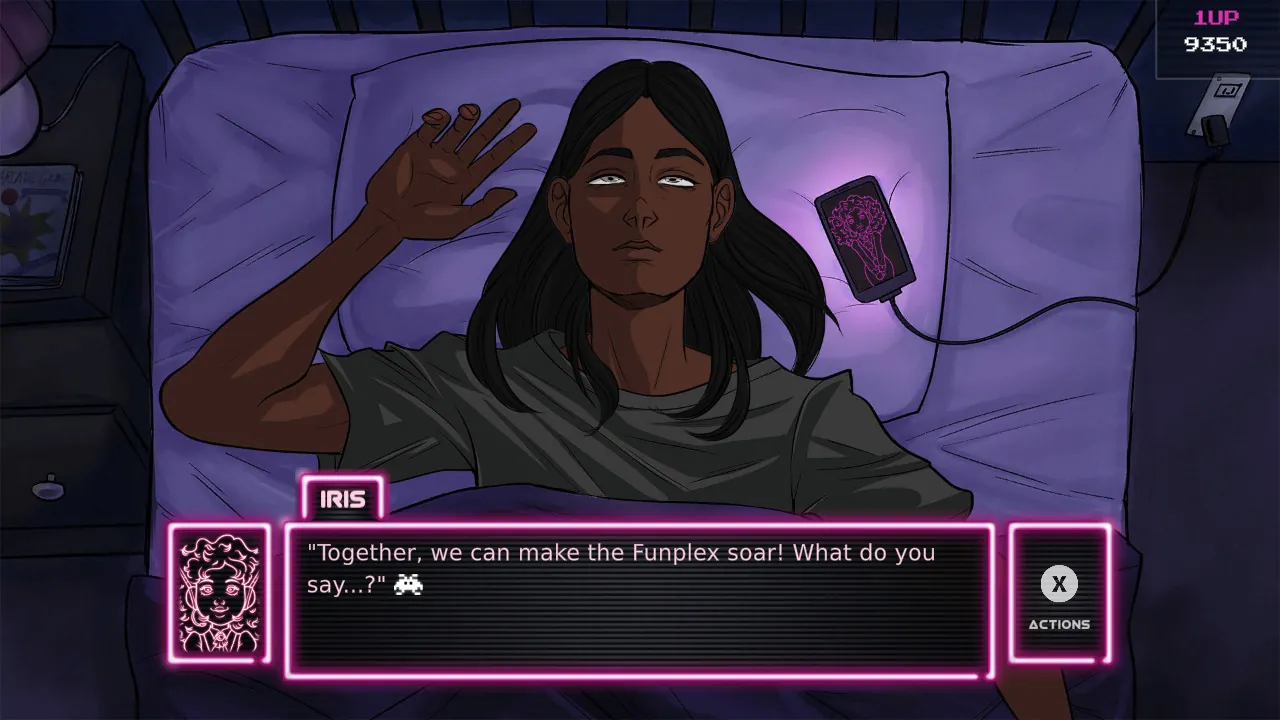Click the X button circle on the Actions panel

coord(1058,585)
